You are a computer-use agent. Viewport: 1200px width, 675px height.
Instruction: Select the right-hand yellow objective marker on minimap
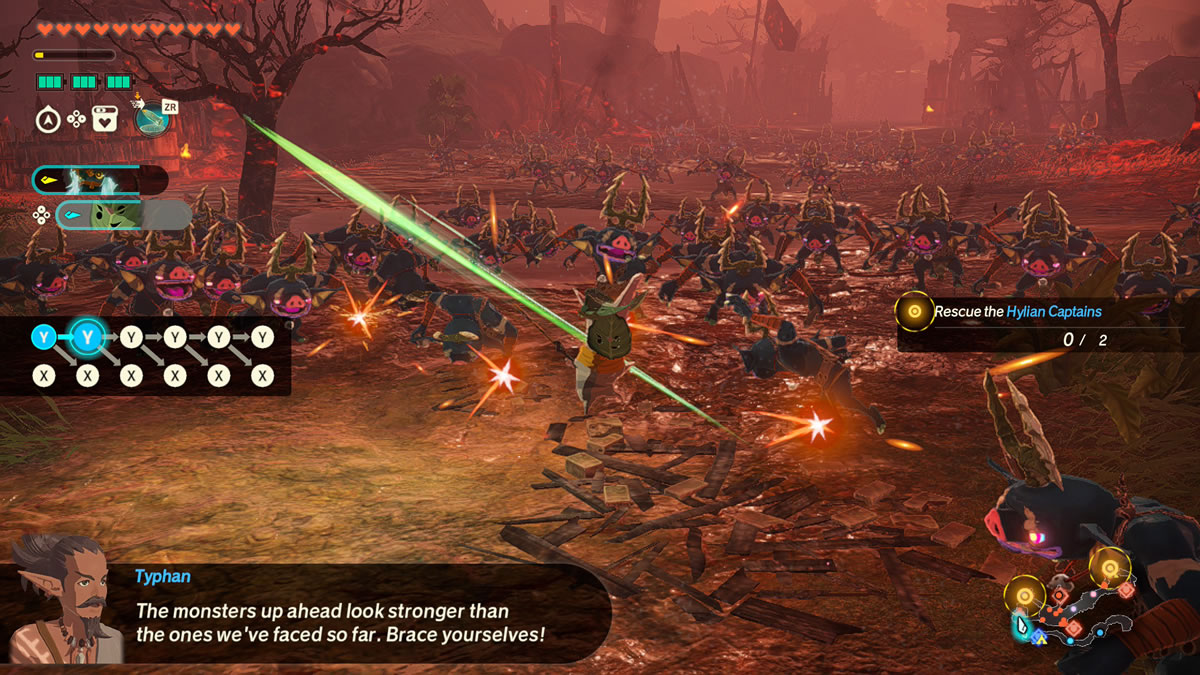click(x=1109, y=568)
